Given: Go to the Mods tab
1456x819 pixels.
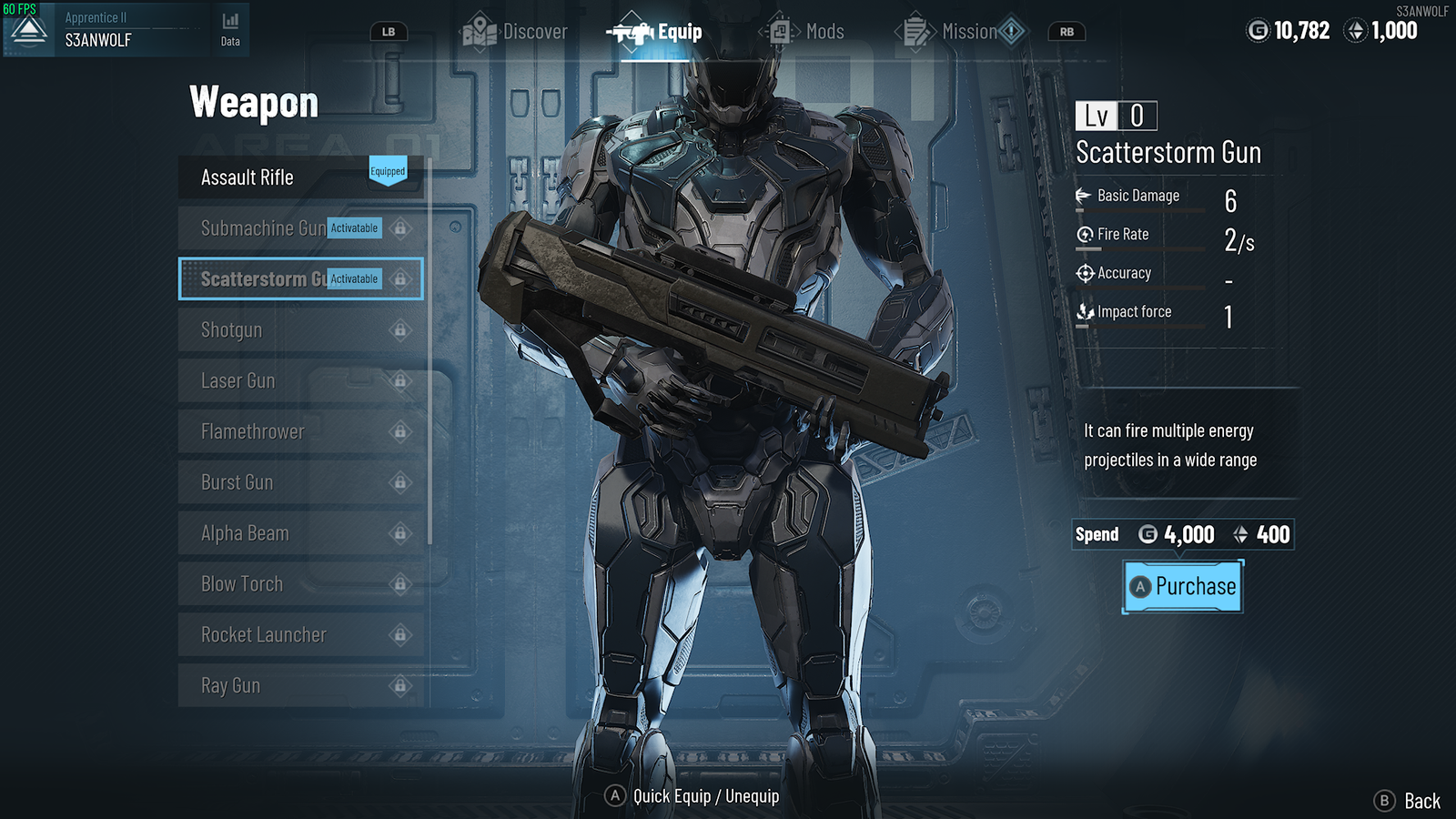Looking at the screenshot, I should pos(808,32).
